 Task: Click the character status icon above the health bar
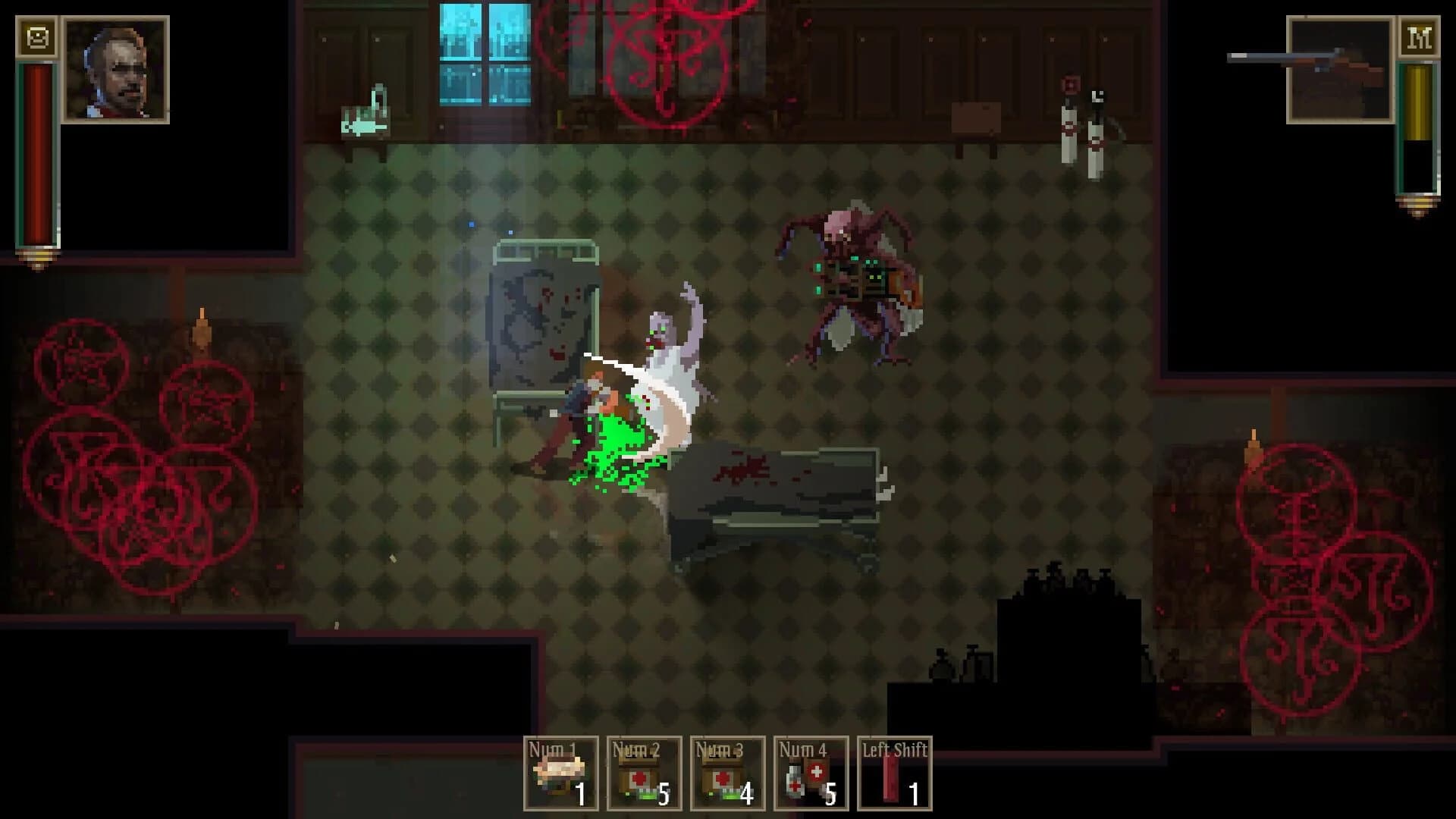pyautogui.click(x=36, y=34)
